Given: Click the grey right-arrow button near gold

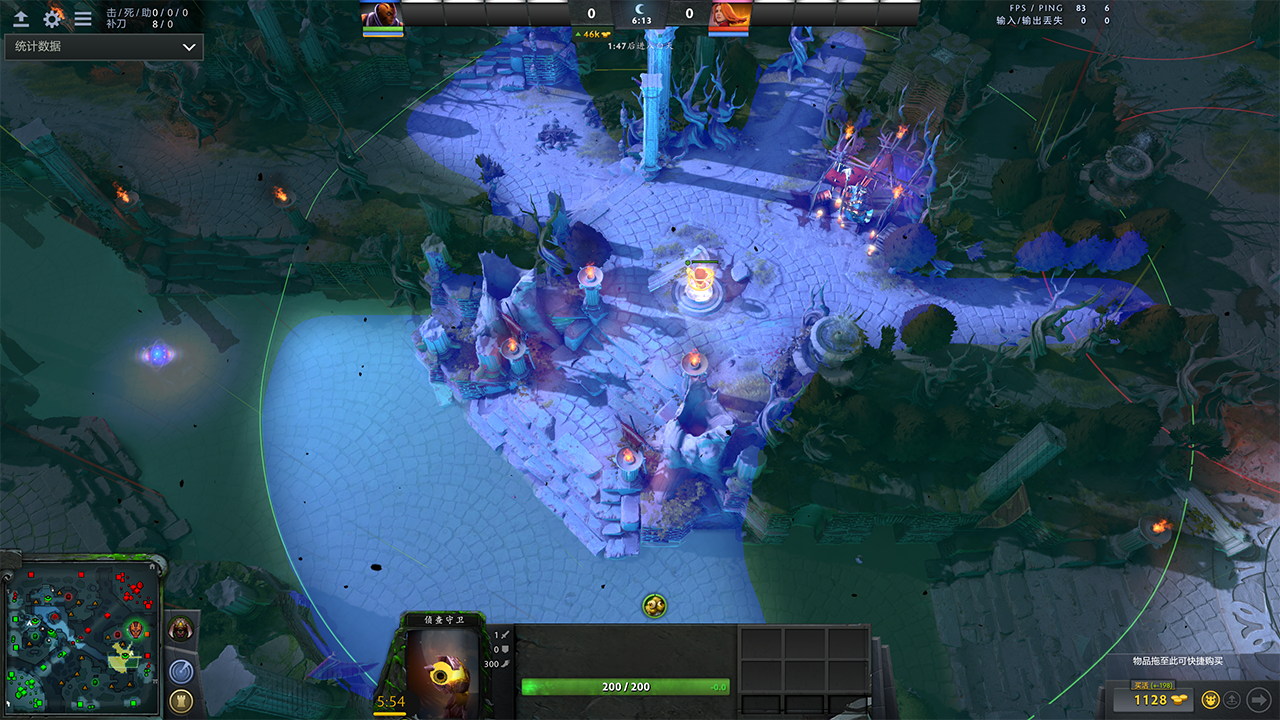Looking at the screenshot, I should pos(1258,699).
